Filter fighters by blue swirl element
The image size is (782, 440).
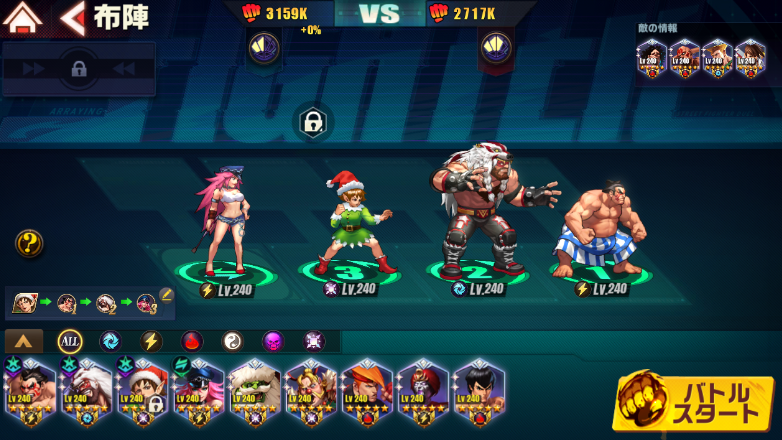110,341
